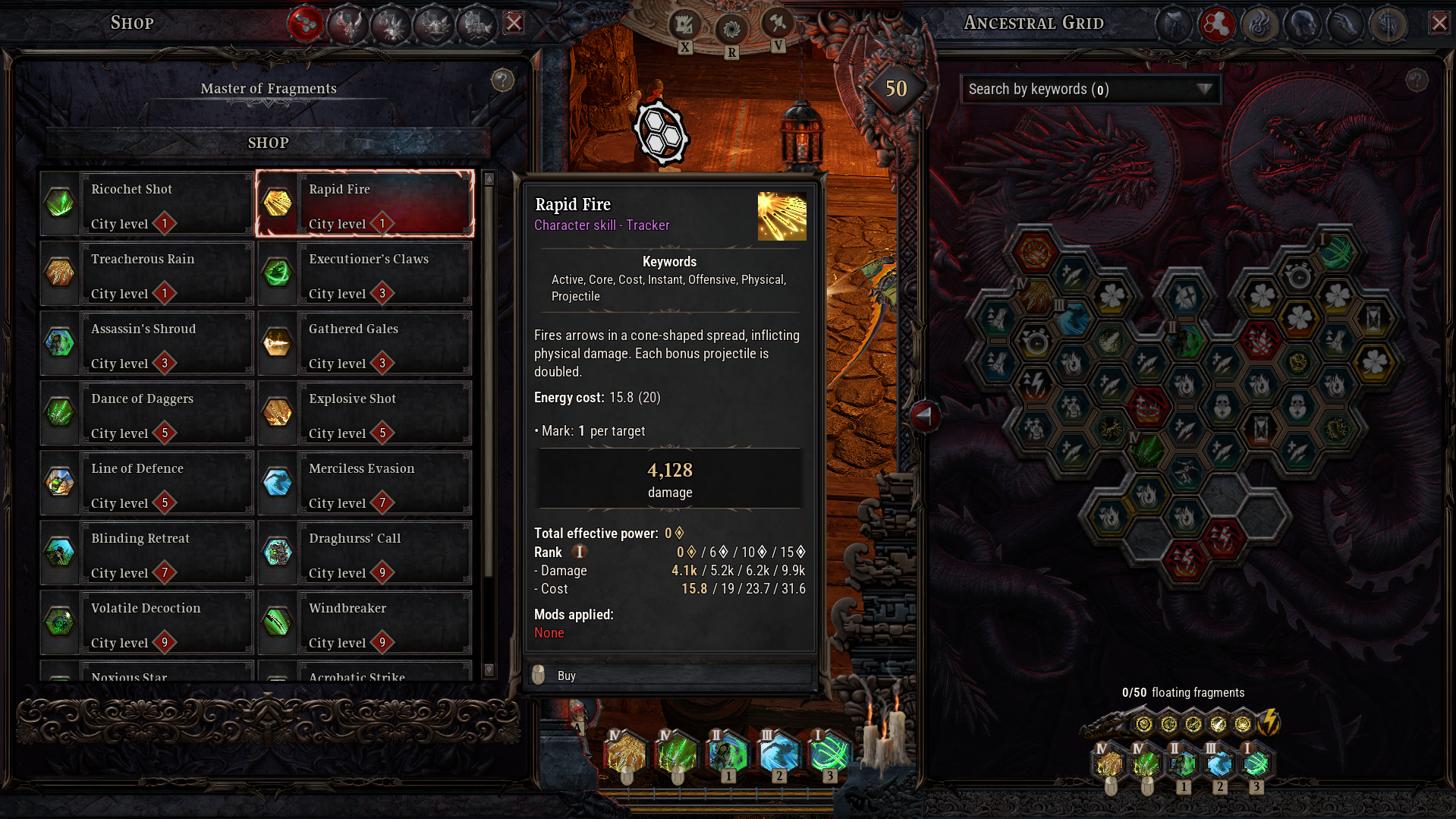Pick Volatile Decoction in the shop

[147, 623]
